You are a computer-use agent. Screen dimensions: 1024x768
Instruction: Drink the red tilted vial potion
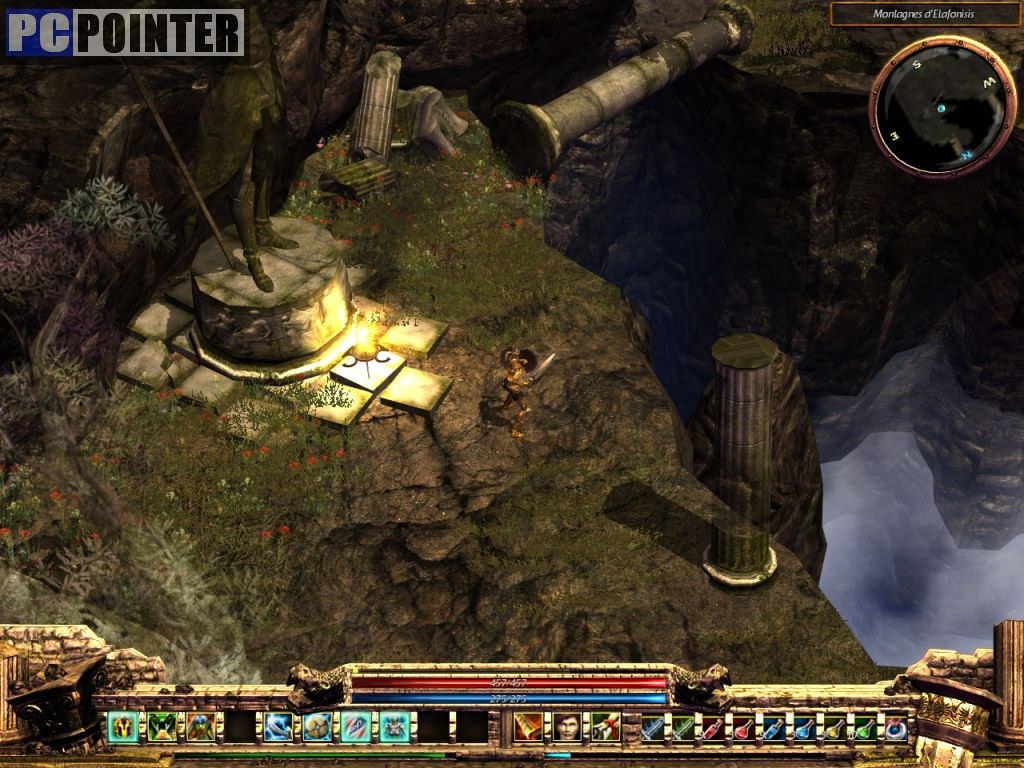pos(713,727)
